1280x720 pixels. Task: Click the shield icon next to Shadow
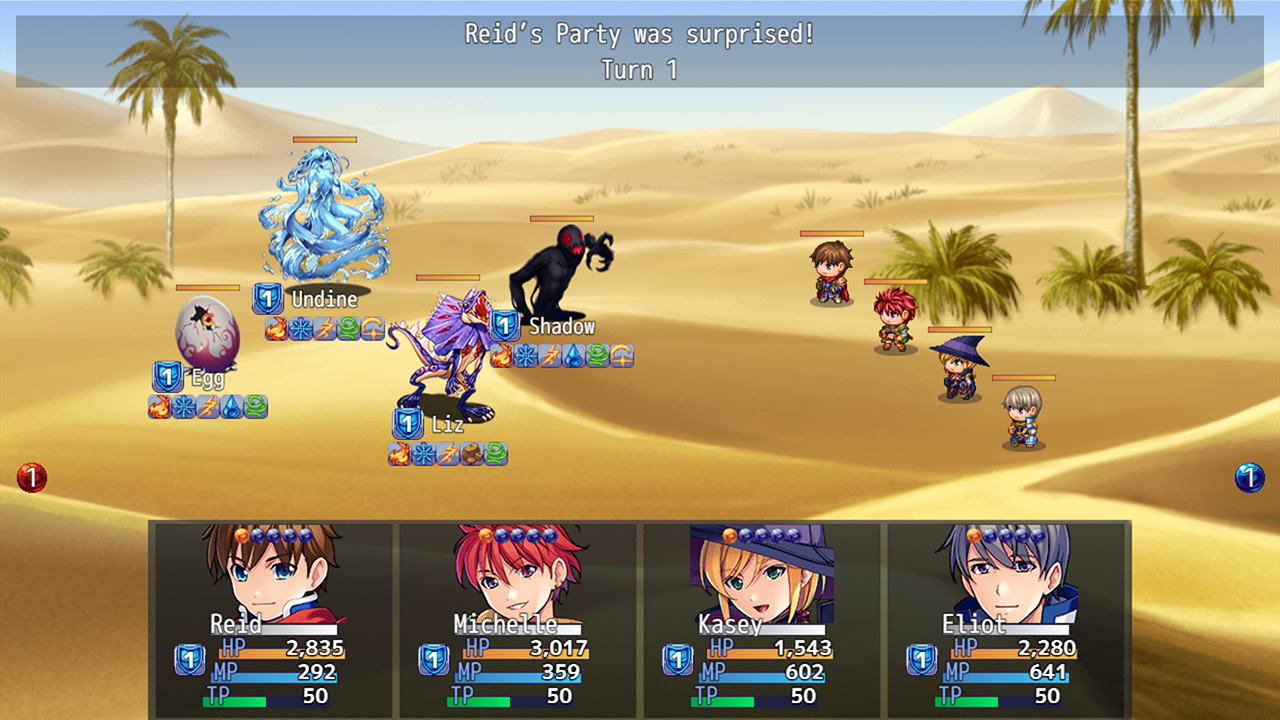click(x=505, y=325)
